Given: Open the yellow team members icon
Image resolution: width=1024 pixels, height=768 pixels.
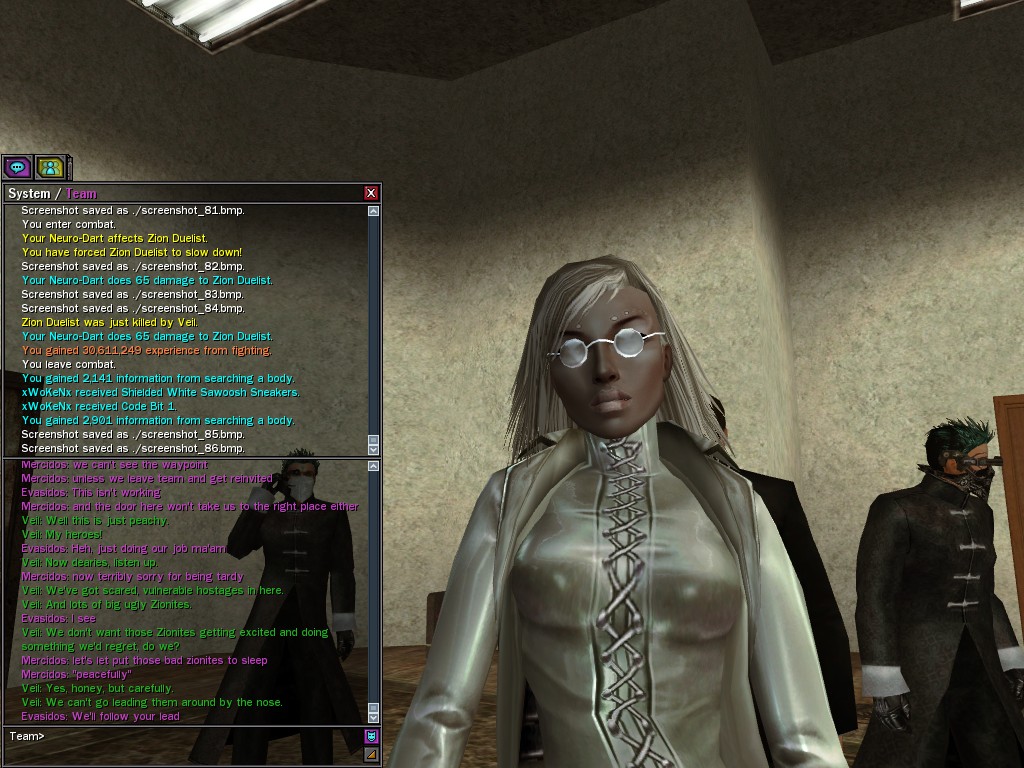Looking at the screenshot, I should pyautogui.click(x=49, y=167).
